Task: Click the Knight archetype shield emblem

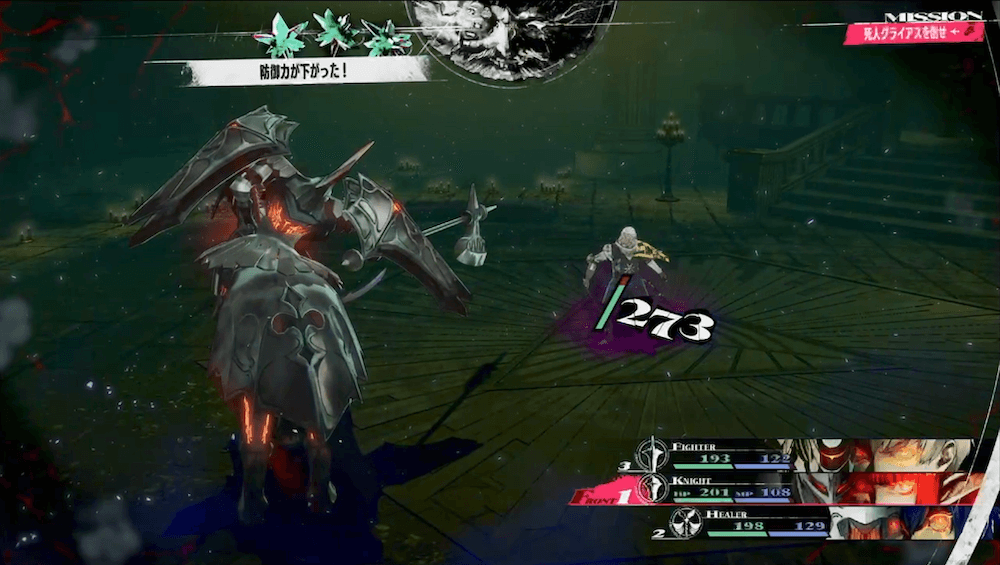Action: pos(656,488)
